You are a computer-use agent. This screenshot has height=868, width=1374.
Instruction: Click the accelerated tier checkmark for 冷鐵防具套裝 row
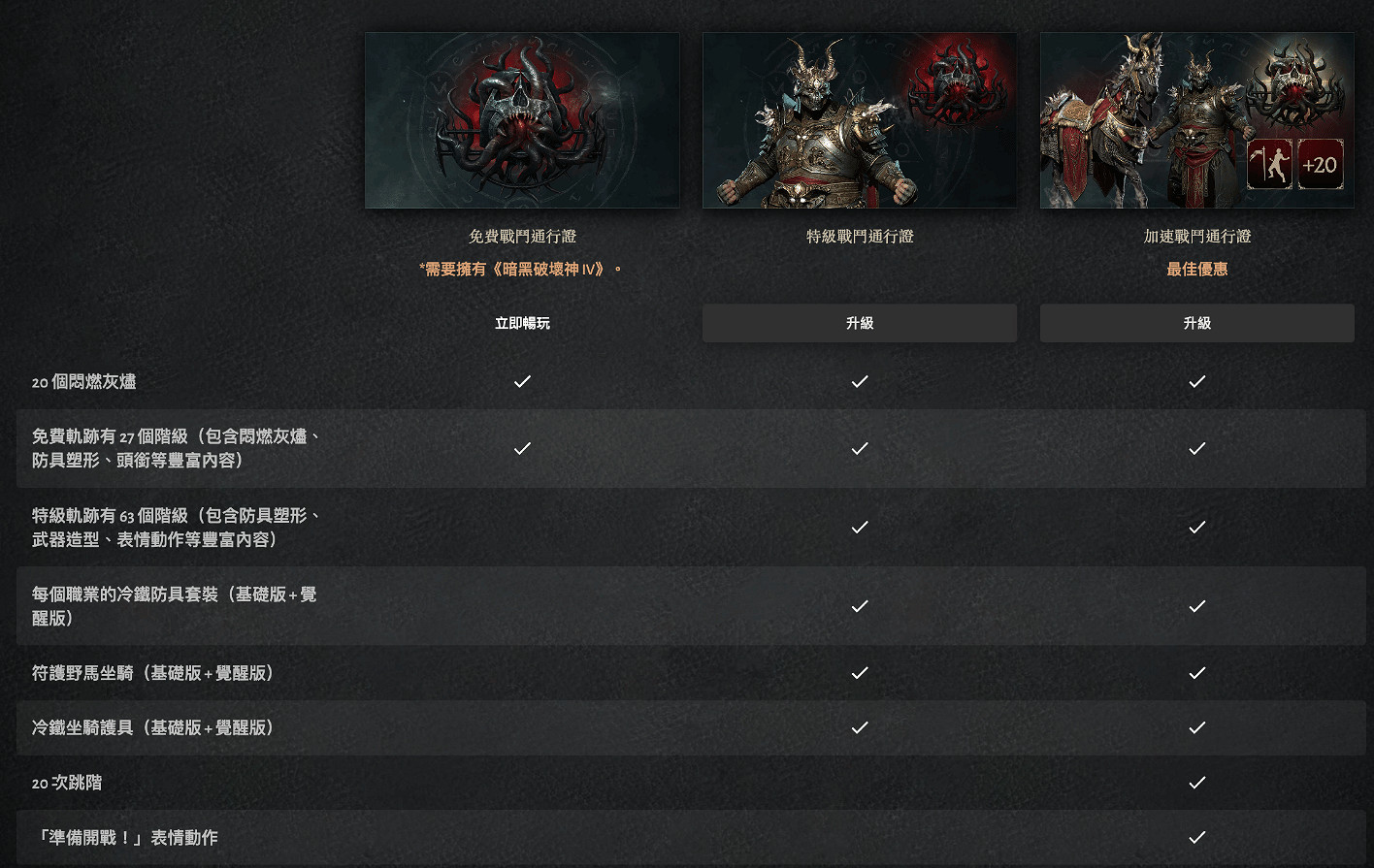coord(1196,605)
